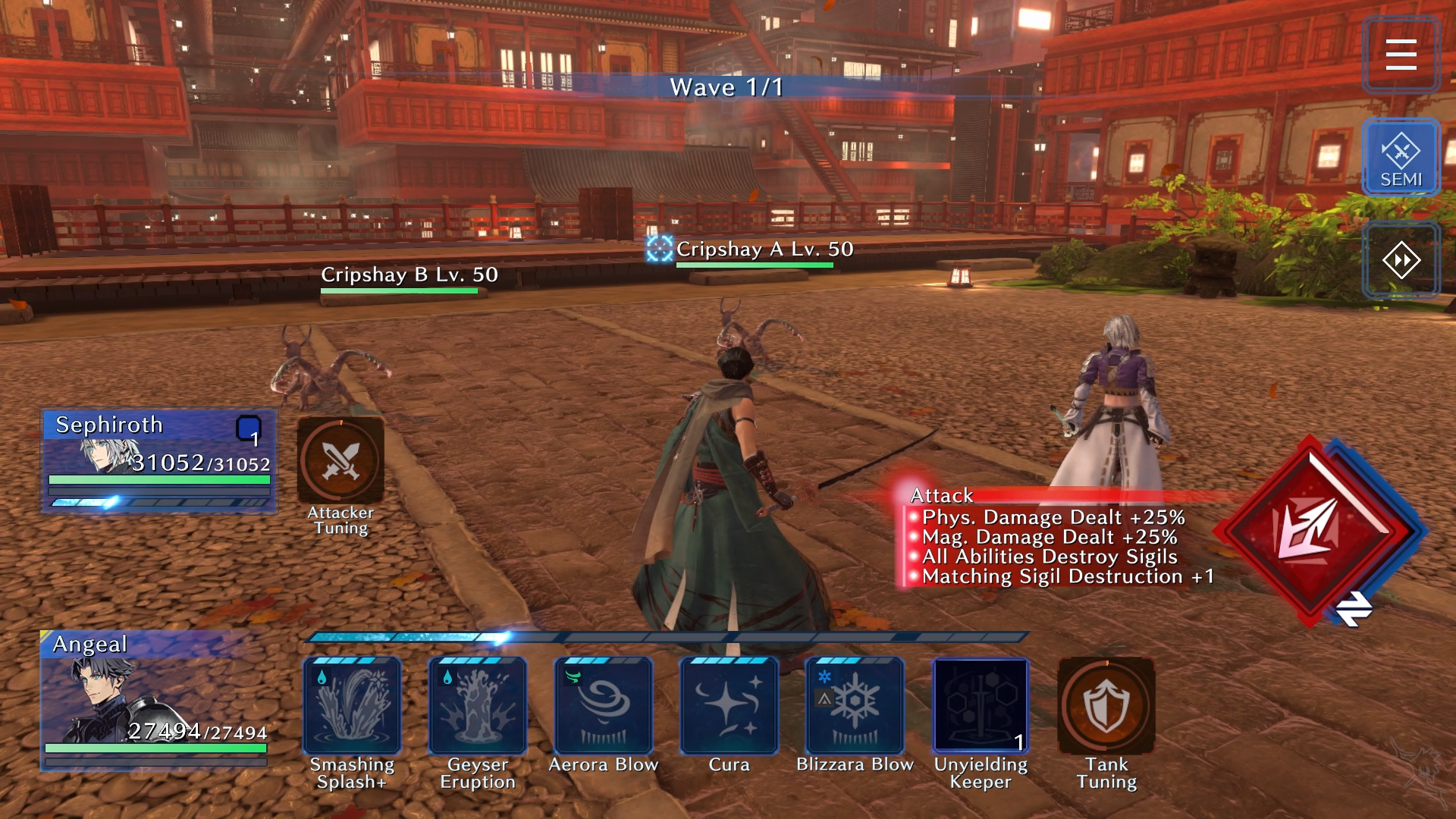
Task: Target Cripshay B enemy nameplate
Action: click(409, 275)
